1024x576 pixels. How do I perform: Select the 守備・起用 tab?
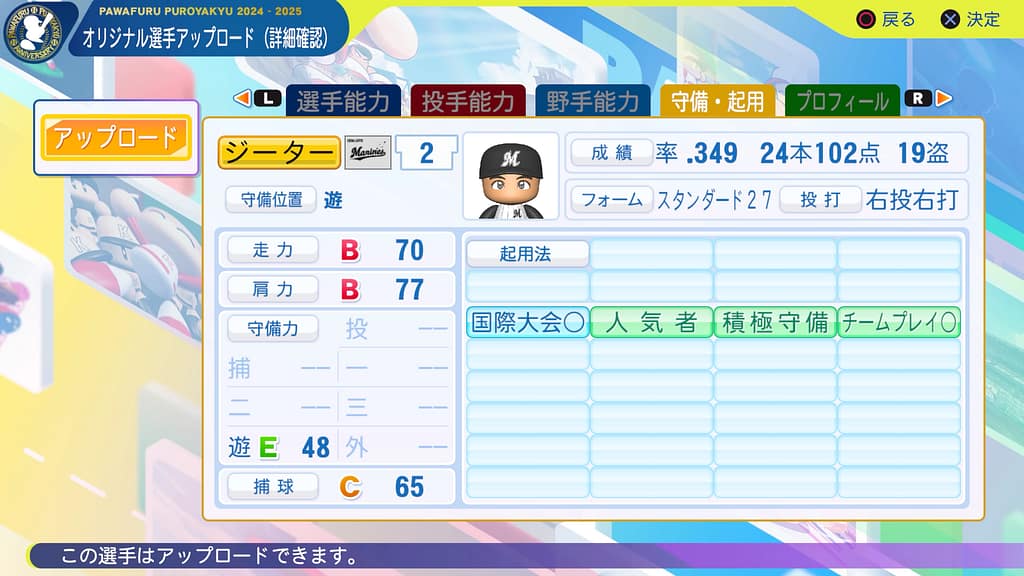(x=717, y=101)
